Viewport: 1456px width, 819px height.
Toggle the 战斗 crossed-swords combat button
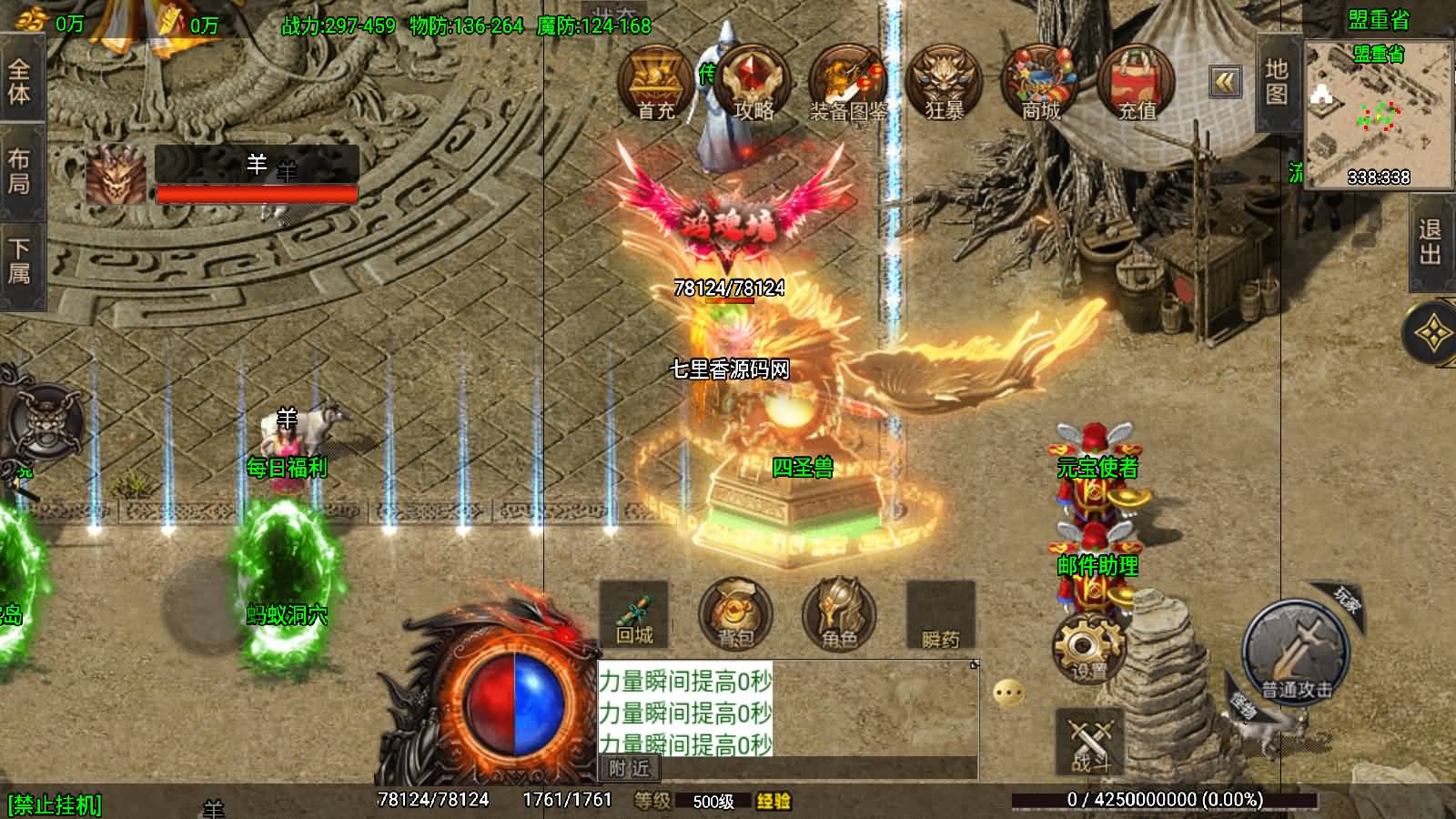click(1089, 741)
